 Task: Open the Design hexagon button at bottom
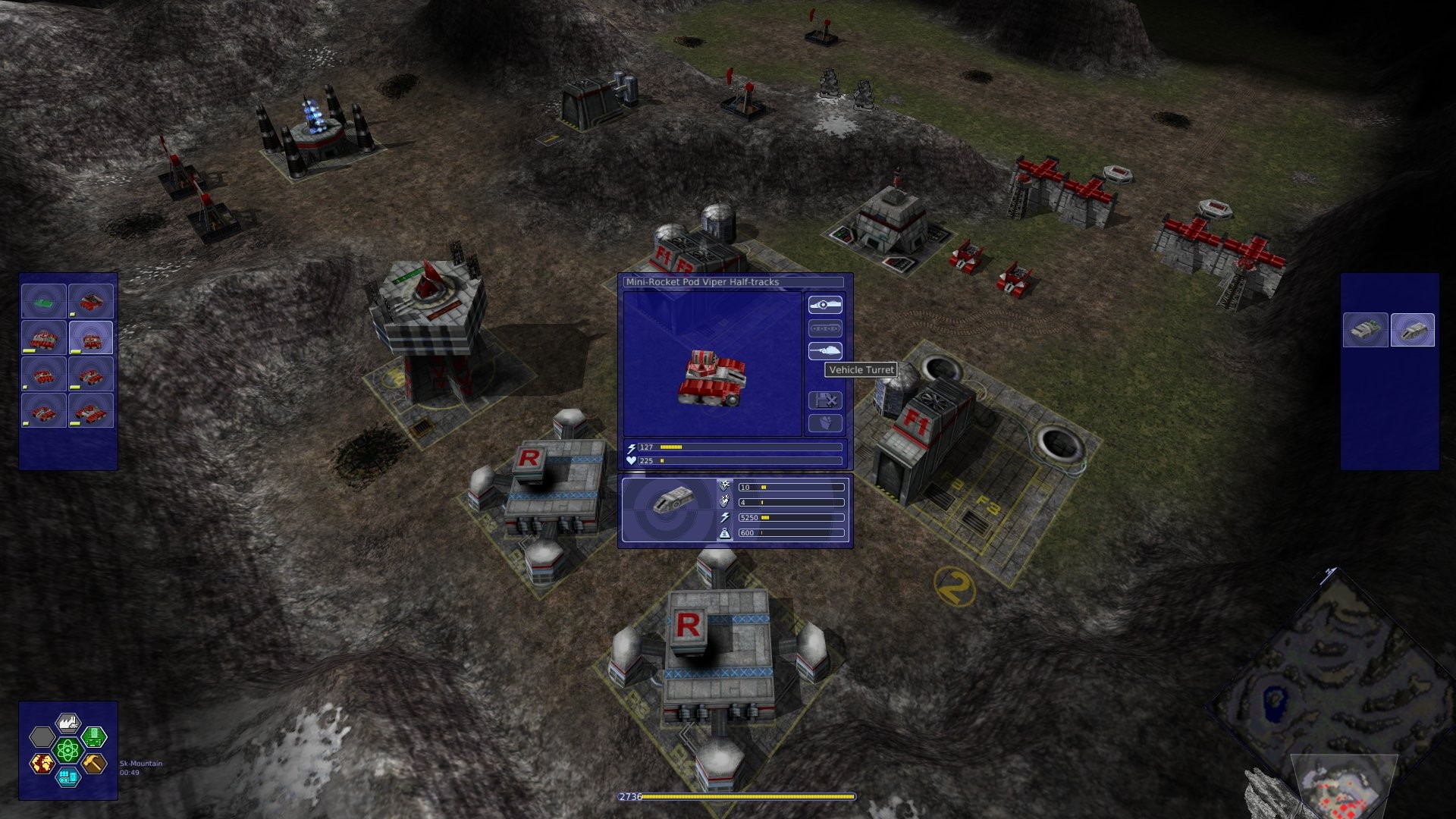pyautogui.click(x=68, y=777)
